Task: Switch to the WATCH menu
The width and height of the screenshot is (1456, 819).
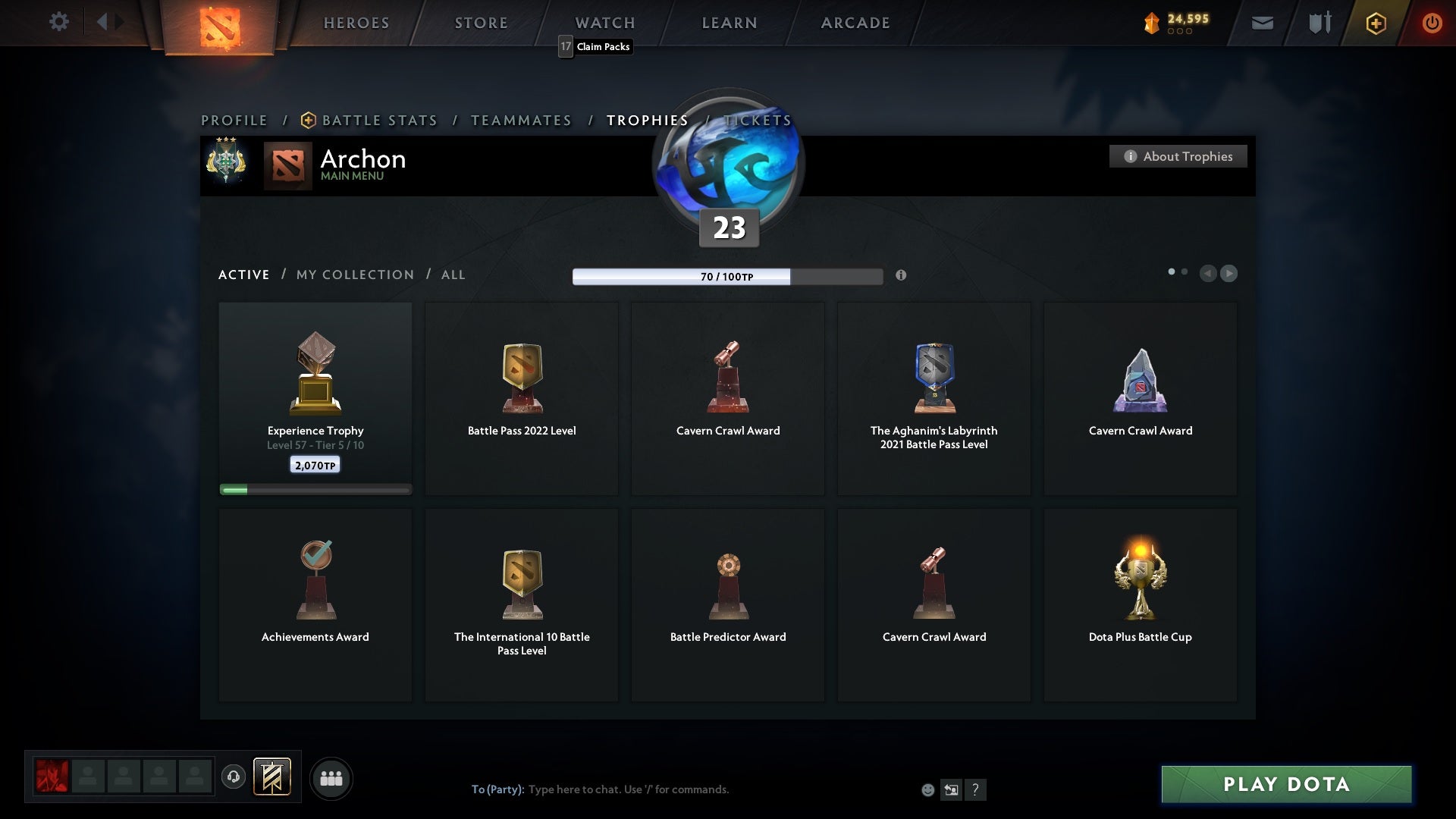Action: point(604,23)
